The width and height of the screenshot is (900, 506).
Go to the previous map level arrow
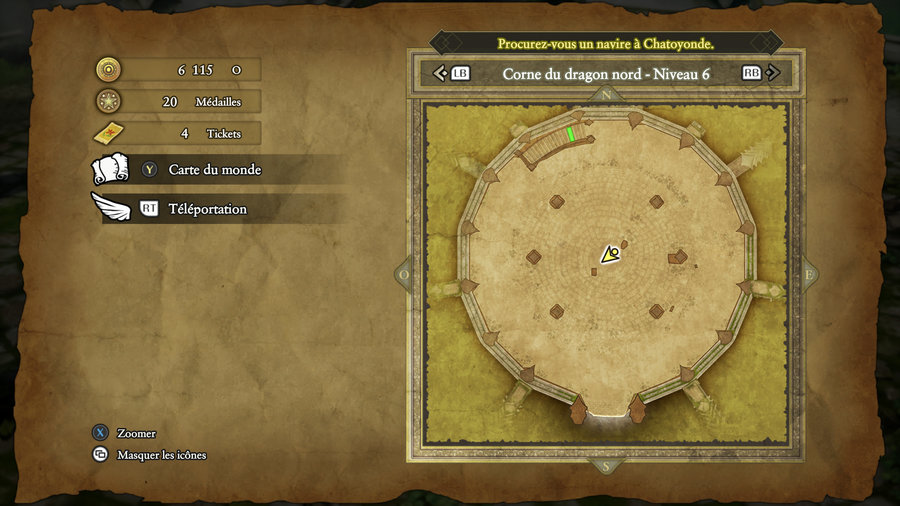tap(439, 73)
